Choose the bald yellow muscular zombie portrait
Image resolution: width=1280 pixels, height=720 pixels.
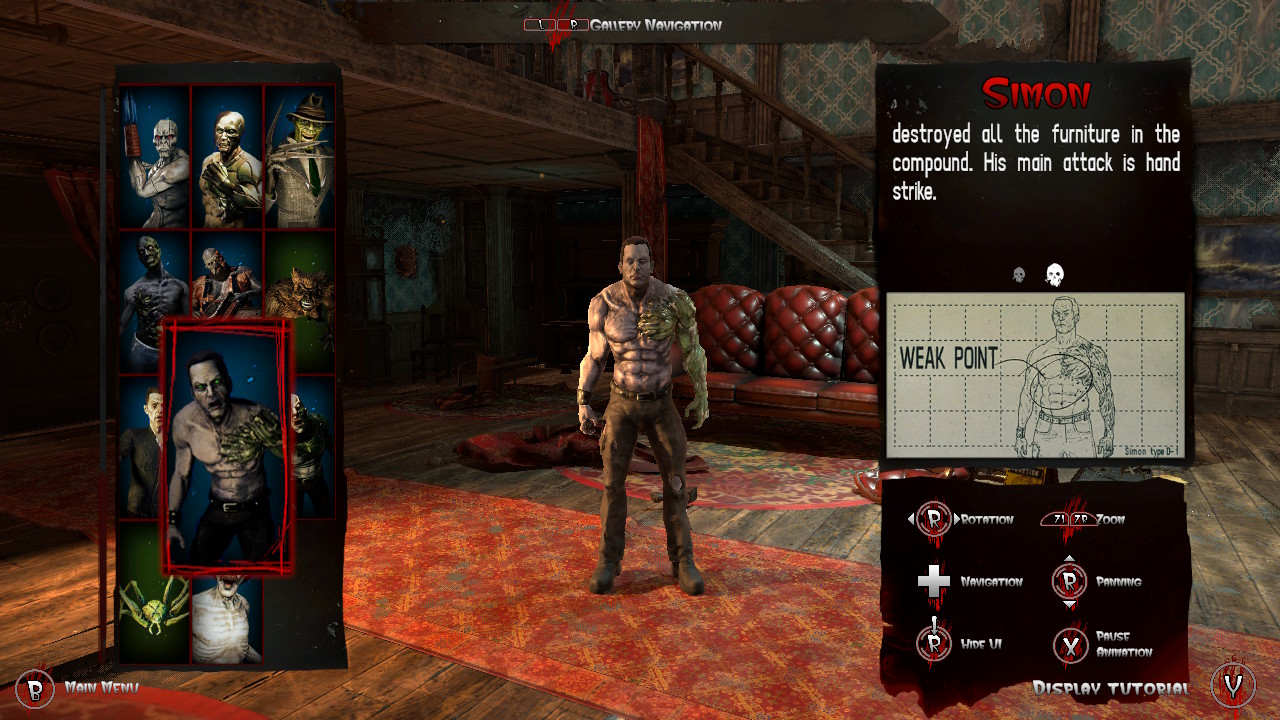pyautogui.click(x=227, y=156)
